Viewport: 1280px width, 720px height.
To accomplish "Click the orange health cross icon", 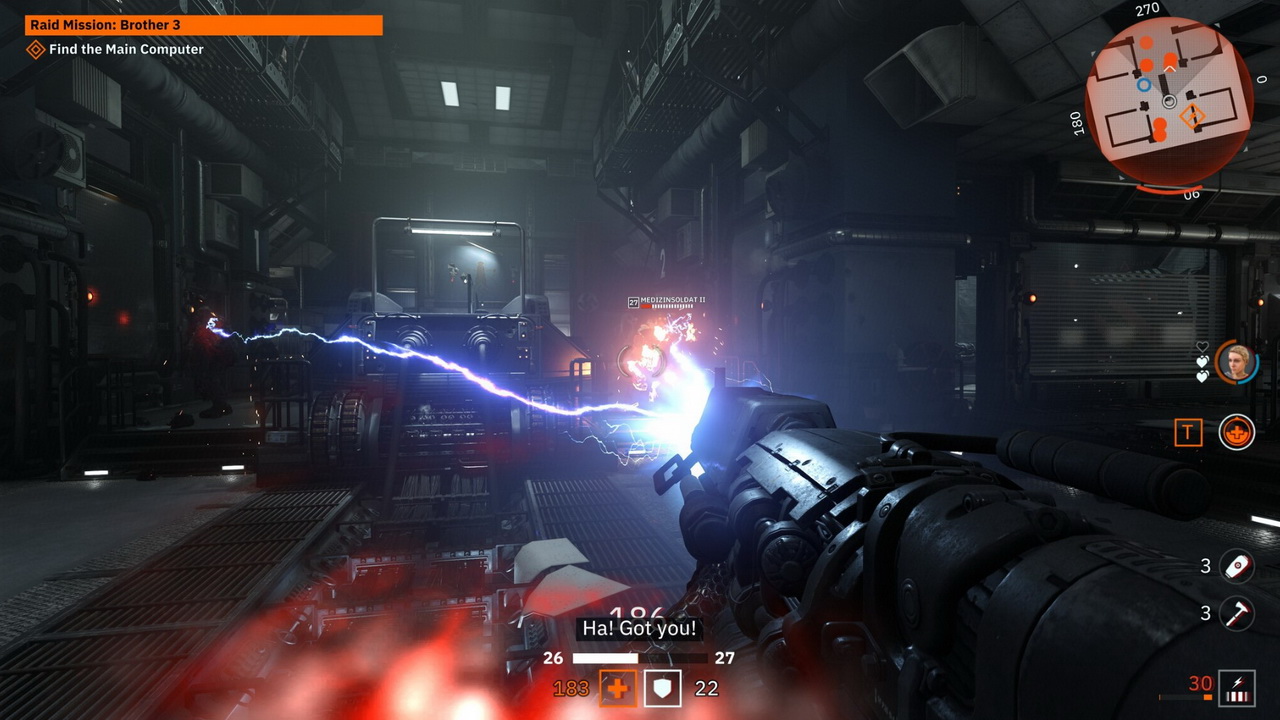I will 618,688.
